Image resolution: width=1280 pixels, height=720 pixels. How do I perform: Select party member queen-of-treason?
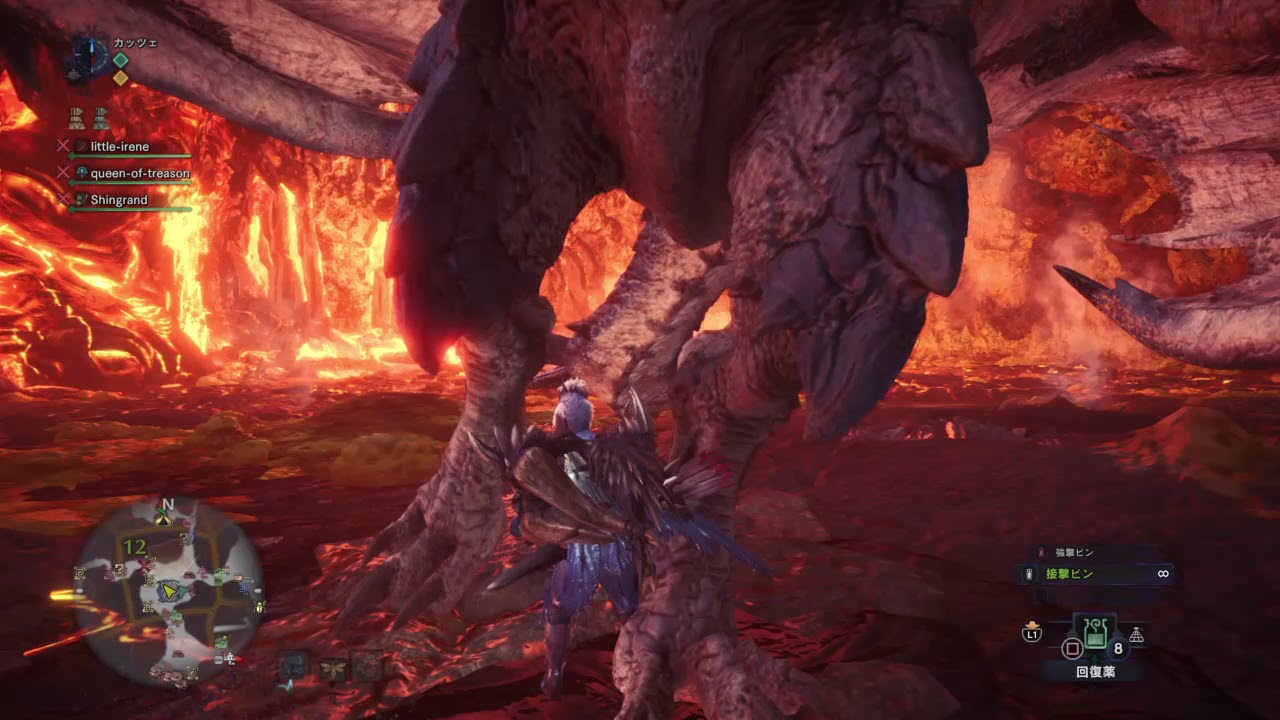pyautogui.click(x=139, y=174)
